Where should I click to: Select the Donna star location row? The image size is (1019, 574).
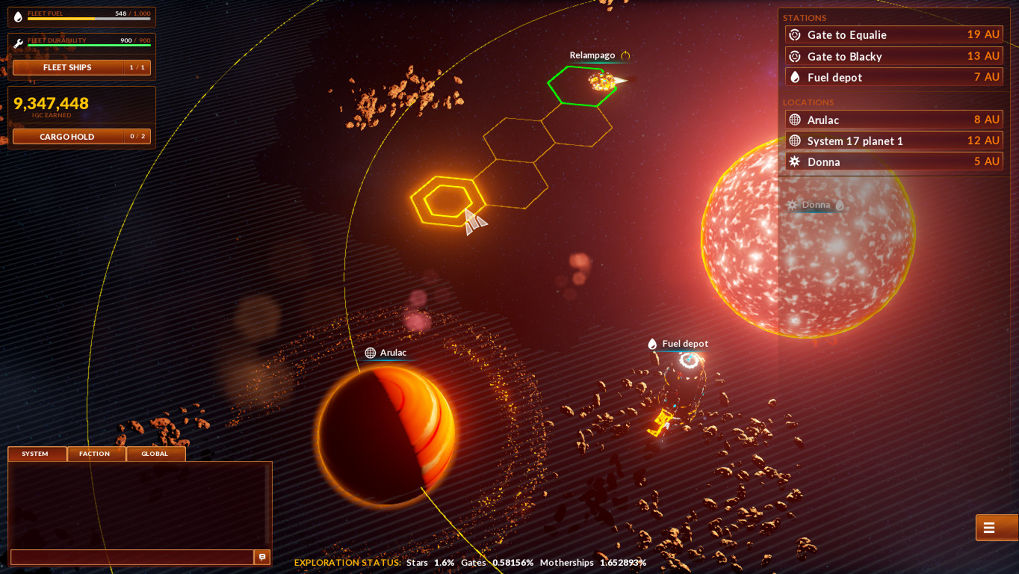[x=893, y=162]
